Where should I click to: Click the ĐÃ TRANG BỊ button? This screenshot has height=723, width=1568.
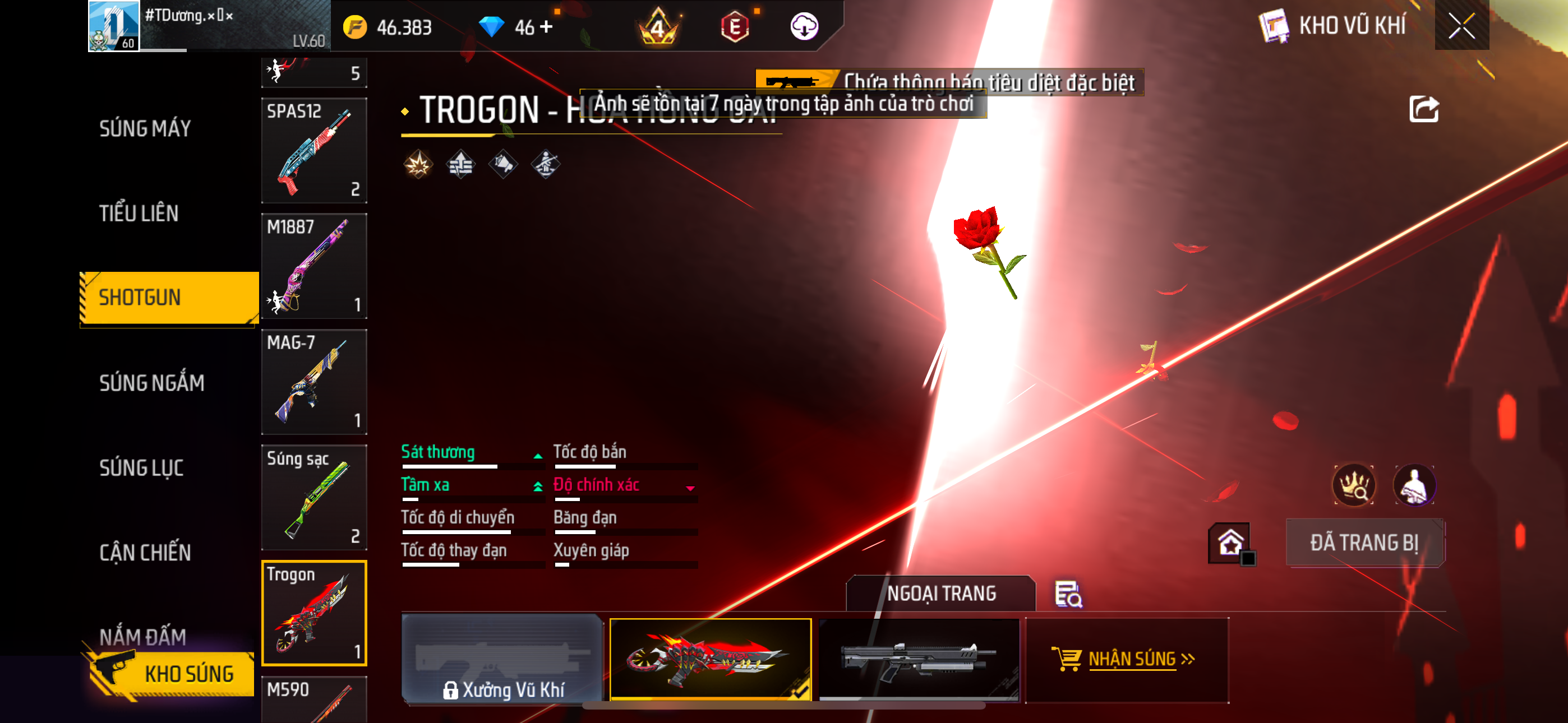pyautogui.click(x=1364, y=543)
